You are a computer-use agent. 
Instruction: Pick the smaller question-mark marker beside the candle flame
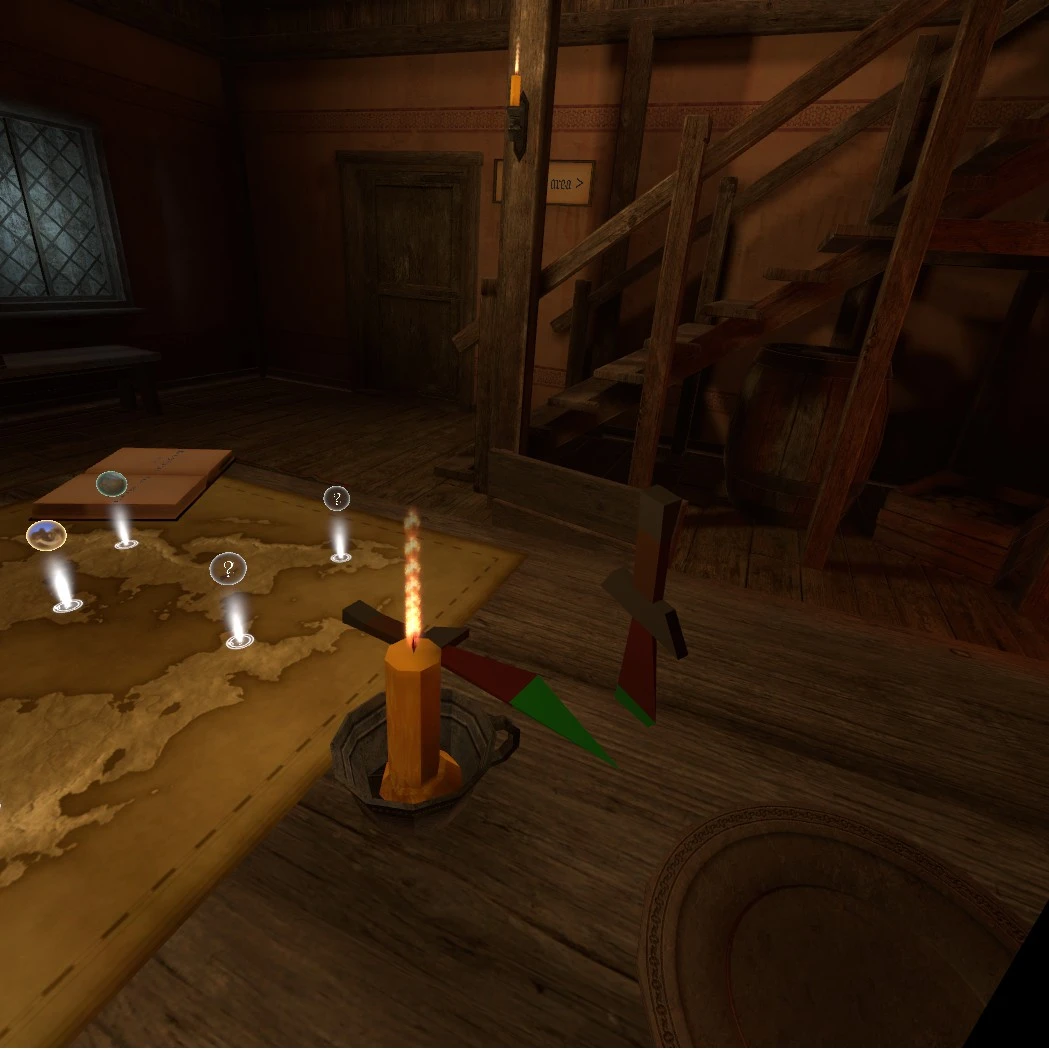point(336,498)
